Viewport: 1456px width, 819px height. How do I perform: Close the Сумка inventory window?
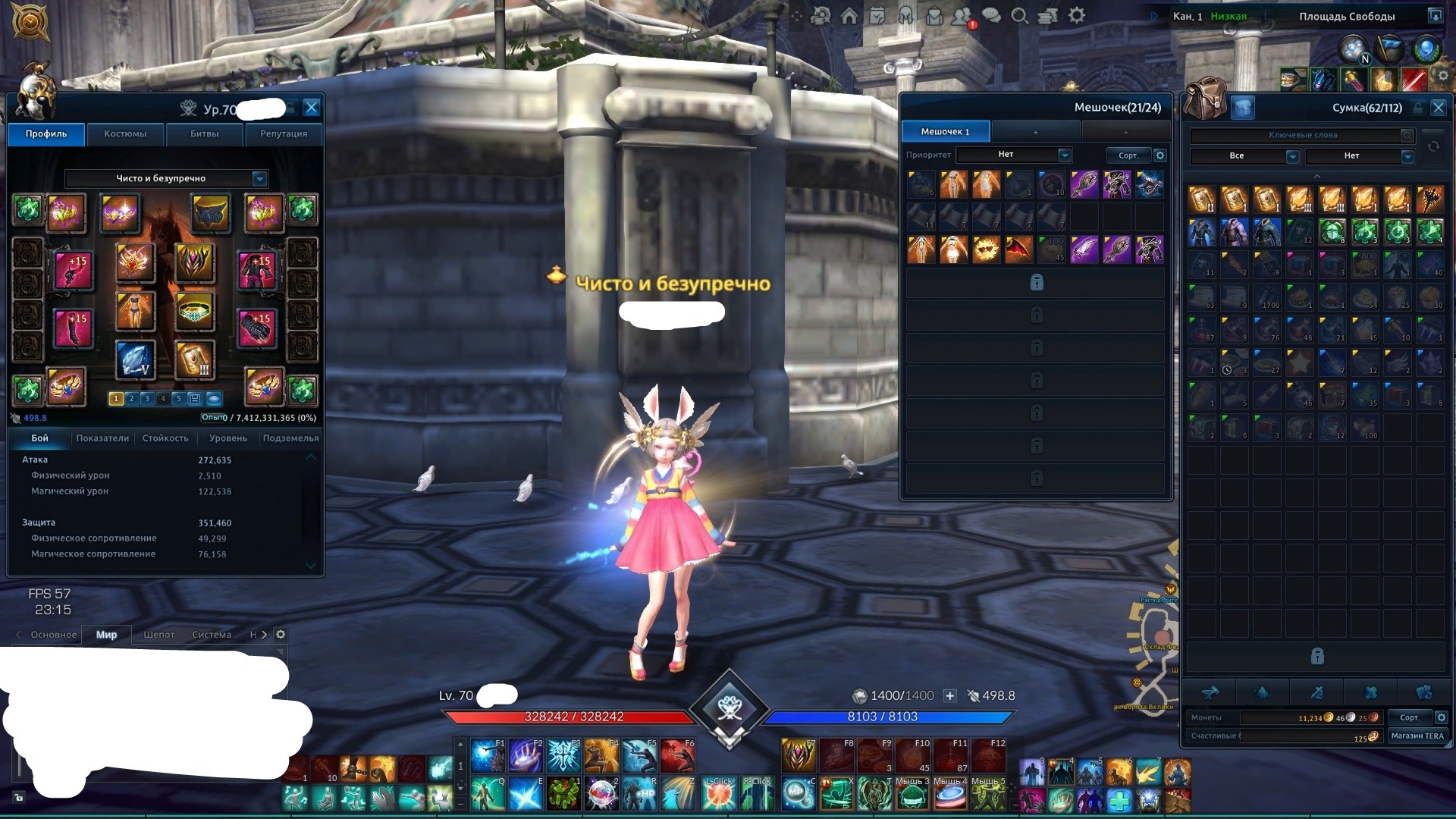click(1438, 108)
